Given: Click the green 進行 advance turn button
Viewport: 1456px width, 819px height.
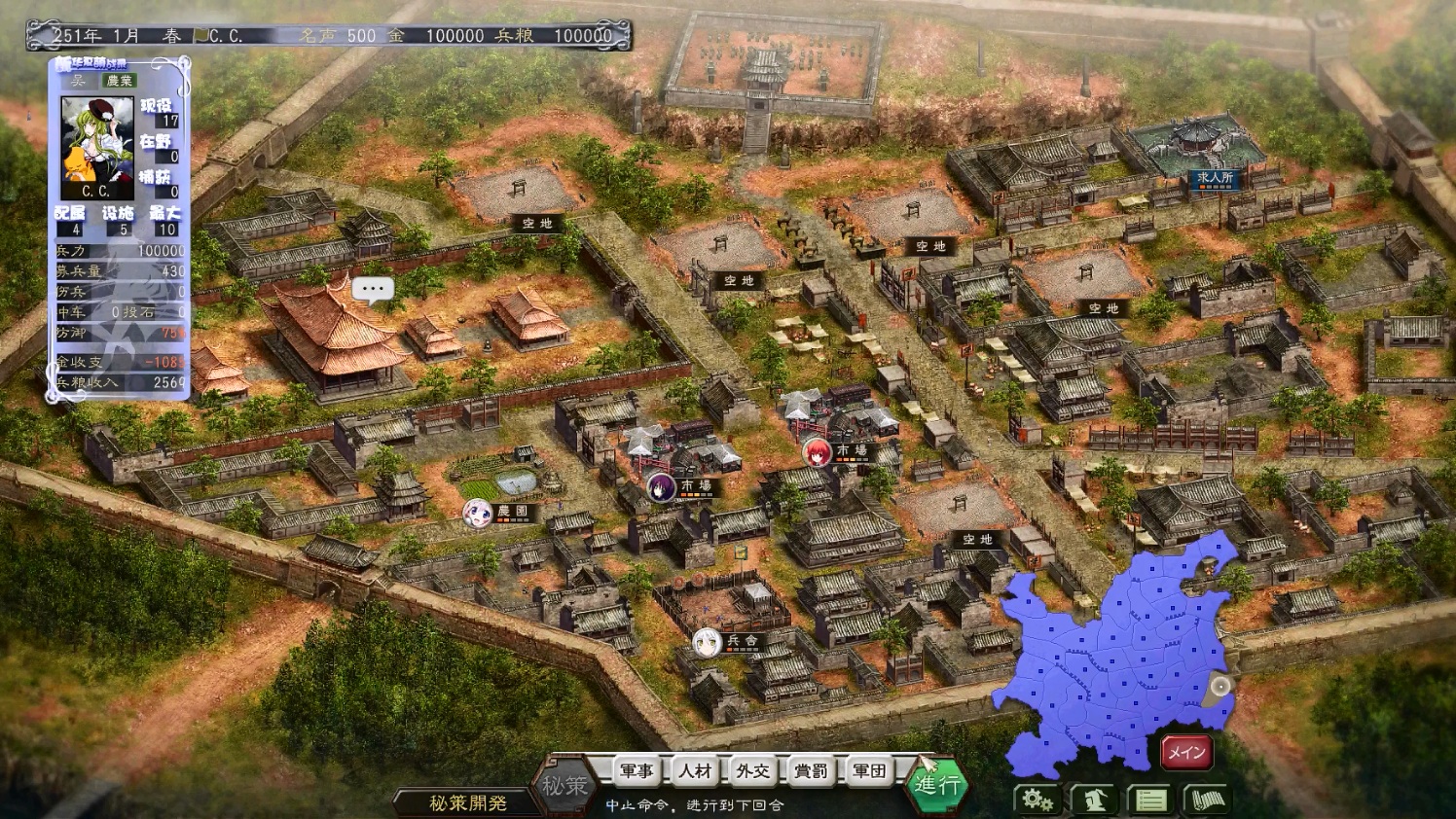Looking at the screenshot, I should point(937,784).
